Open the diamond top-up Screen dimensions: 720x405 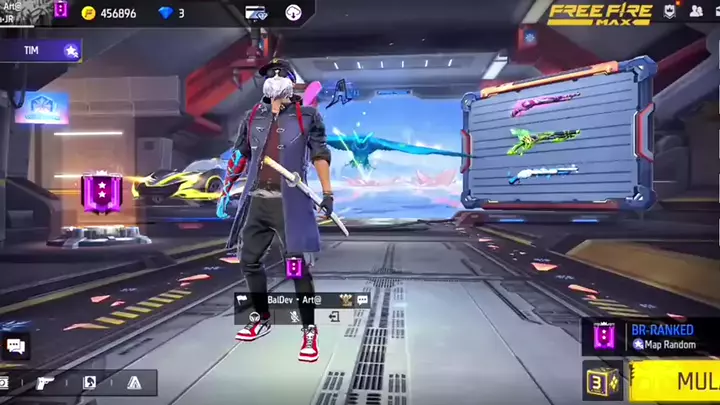(x=170, y=13)
